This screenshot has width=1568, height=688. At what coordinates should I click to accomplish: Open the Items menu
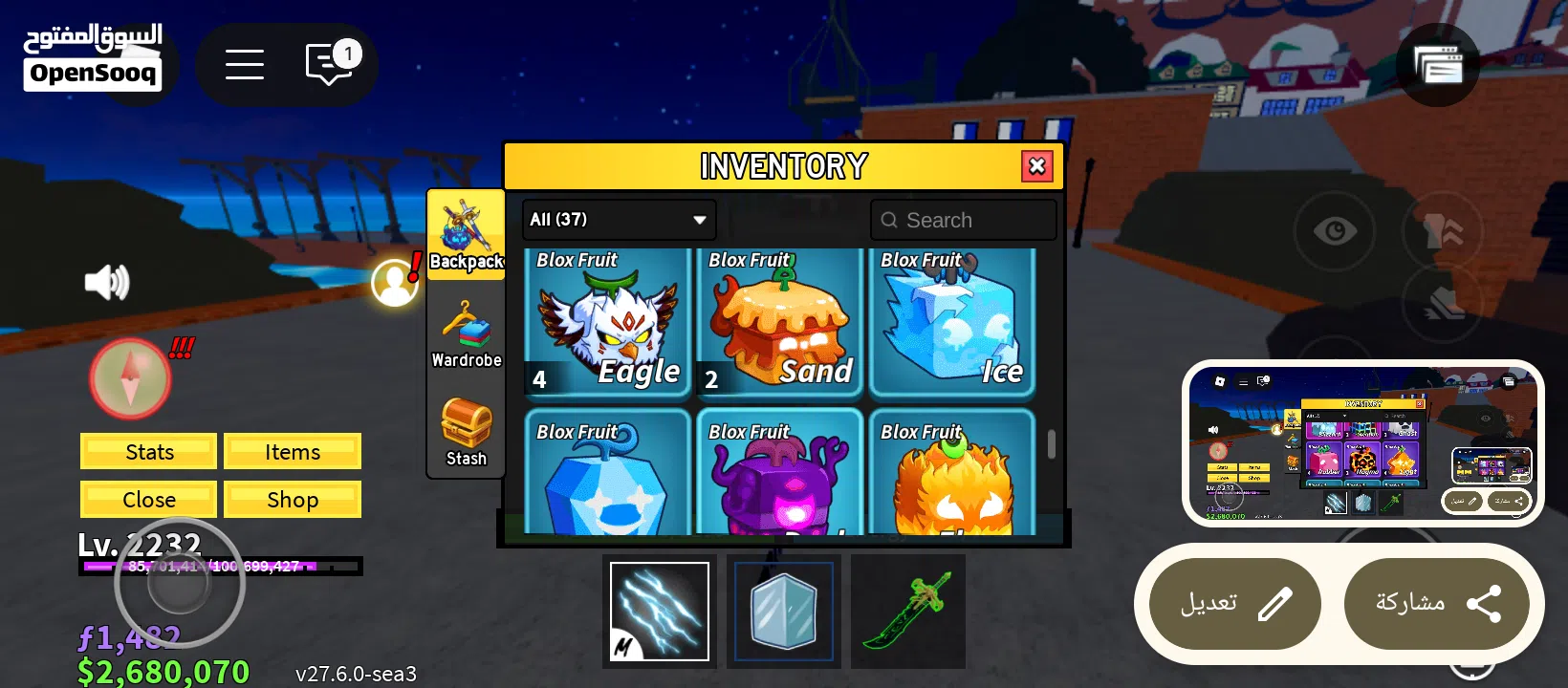pos(293,452)
